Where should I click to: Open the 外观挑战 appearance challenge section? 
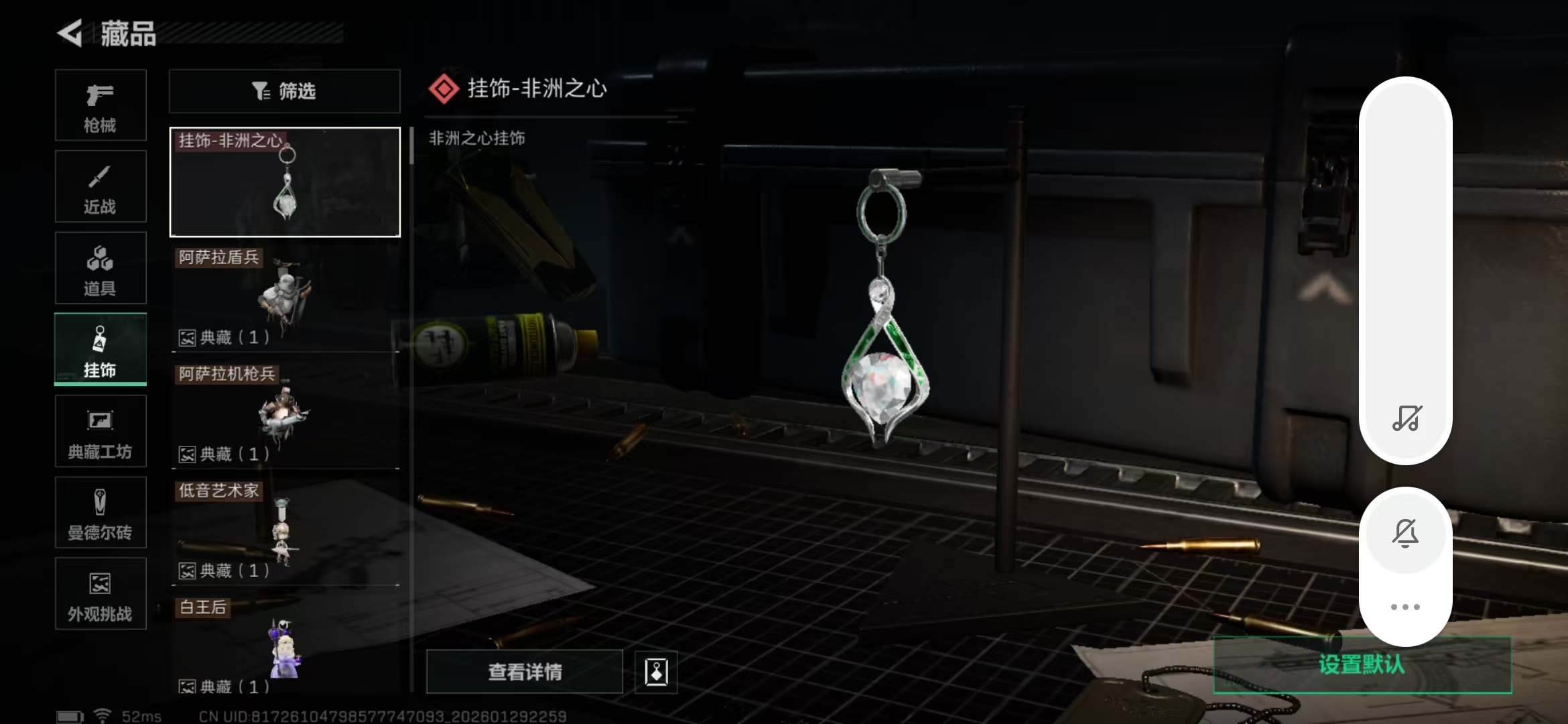point(101,594)
